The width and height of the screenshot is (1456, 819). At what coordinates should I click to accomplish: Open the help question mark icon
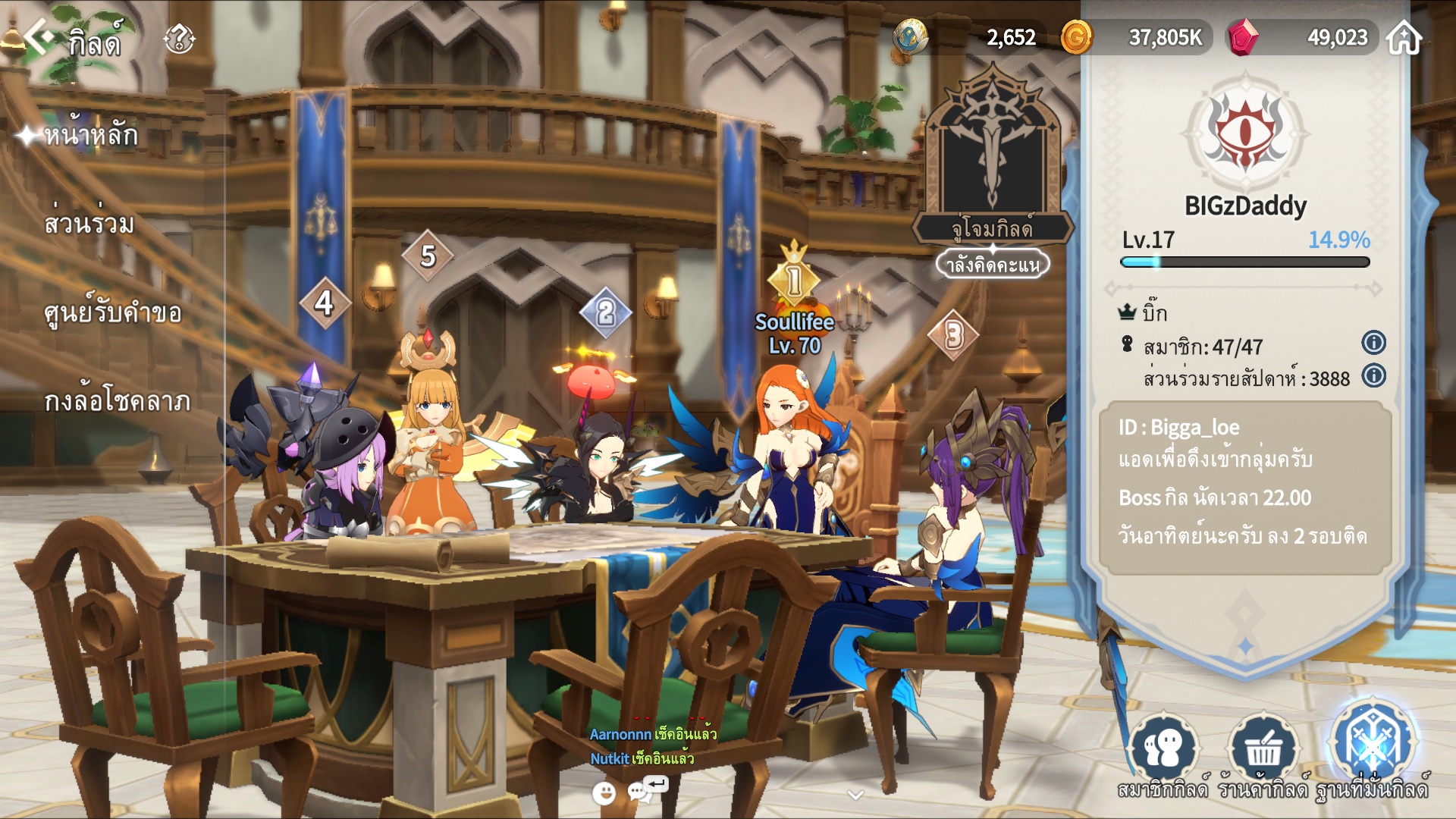(179, 38)
